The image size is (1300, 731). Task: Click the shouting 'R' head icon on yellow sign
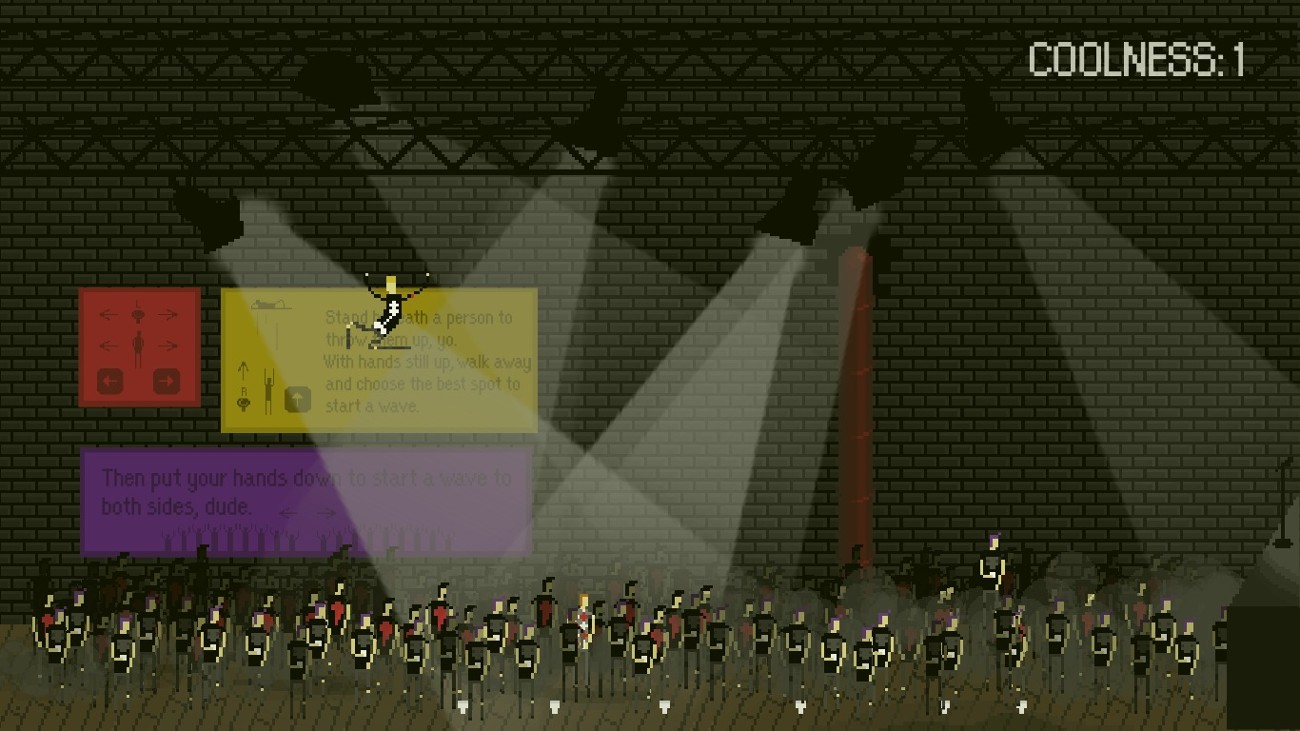pyautogui.click(x=244, y=400)
